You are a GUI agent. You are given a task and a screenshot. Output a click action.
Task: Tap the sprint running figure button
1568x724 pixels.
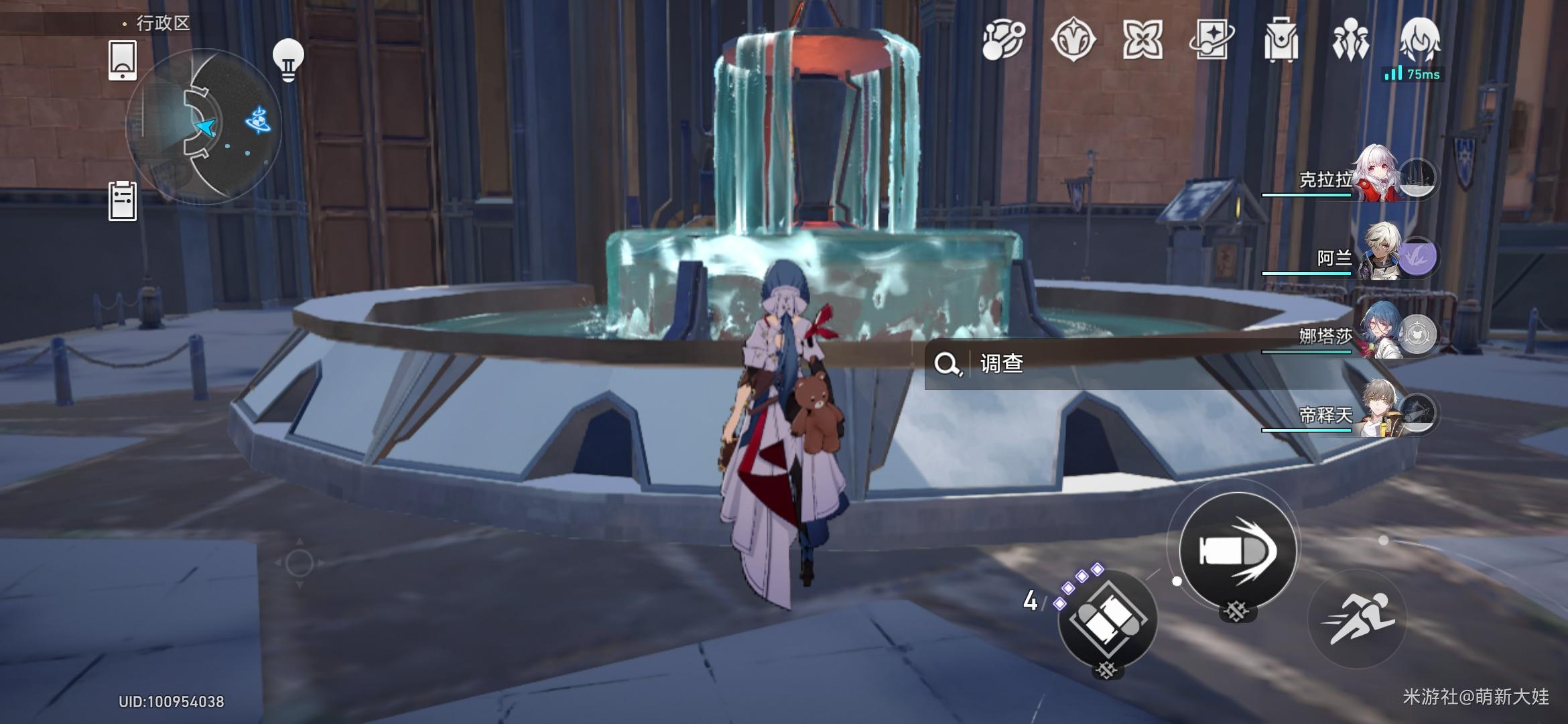[x=1358, y=618]
